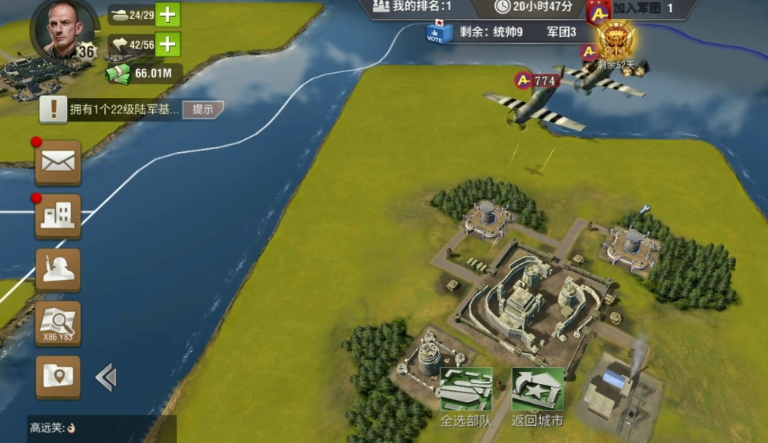
Task: Return to city with 返回城市
Action: click(x=538, y=397)
